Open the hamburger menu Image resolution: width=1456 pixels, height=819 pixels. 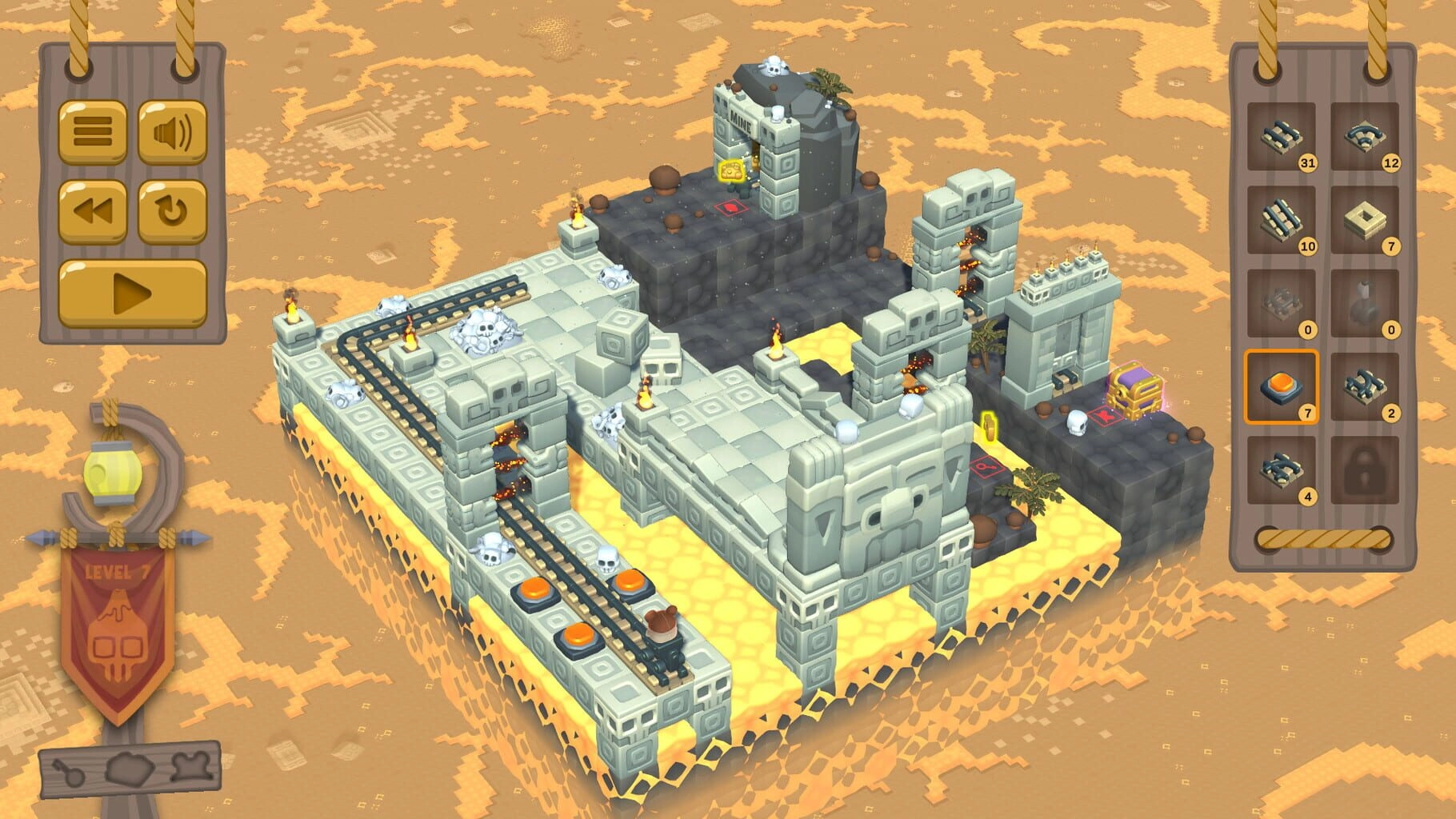click(92, 132)
